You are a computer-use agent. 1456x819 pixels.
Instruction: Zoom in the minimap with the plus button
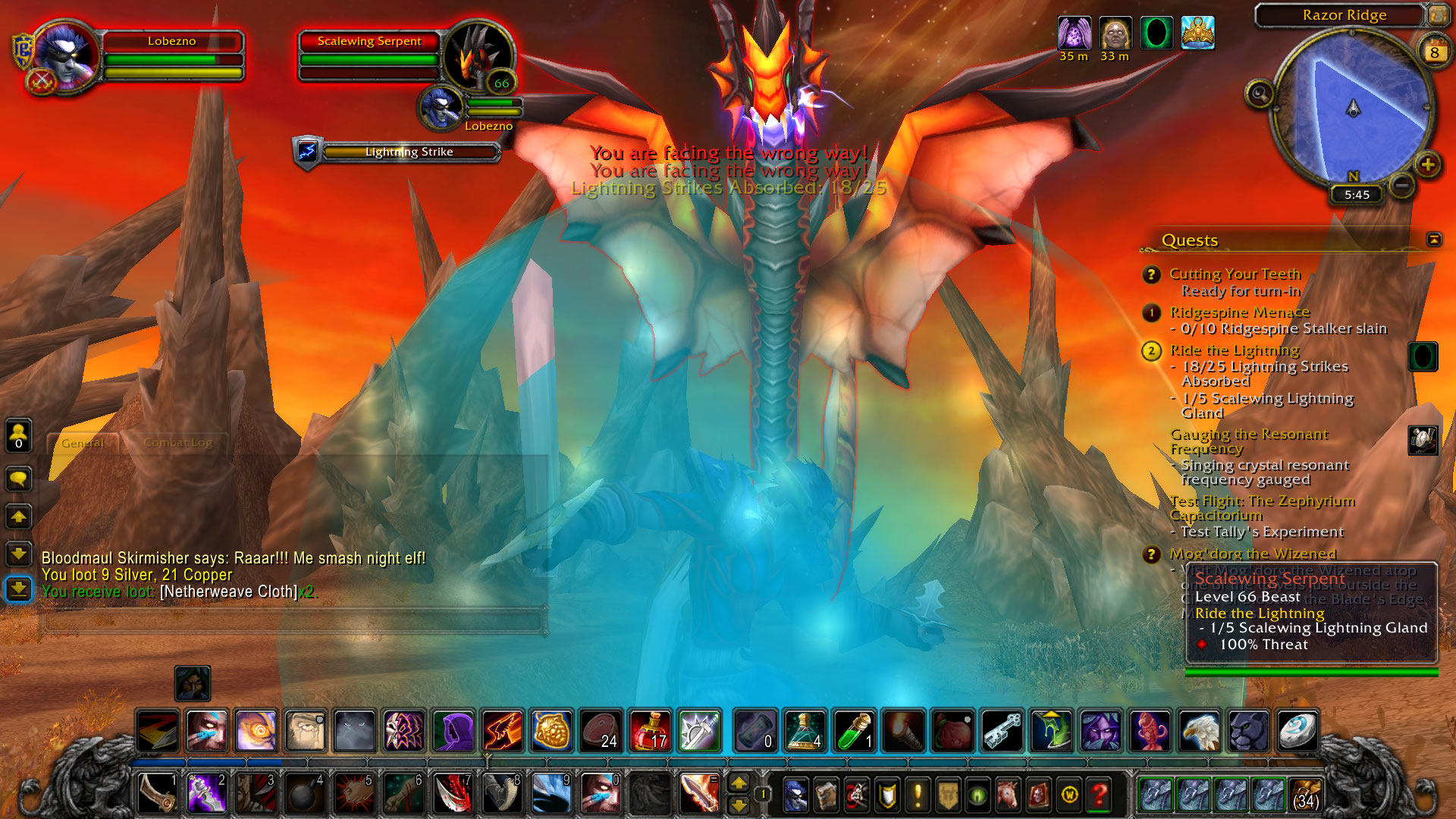click(1427, 165)
